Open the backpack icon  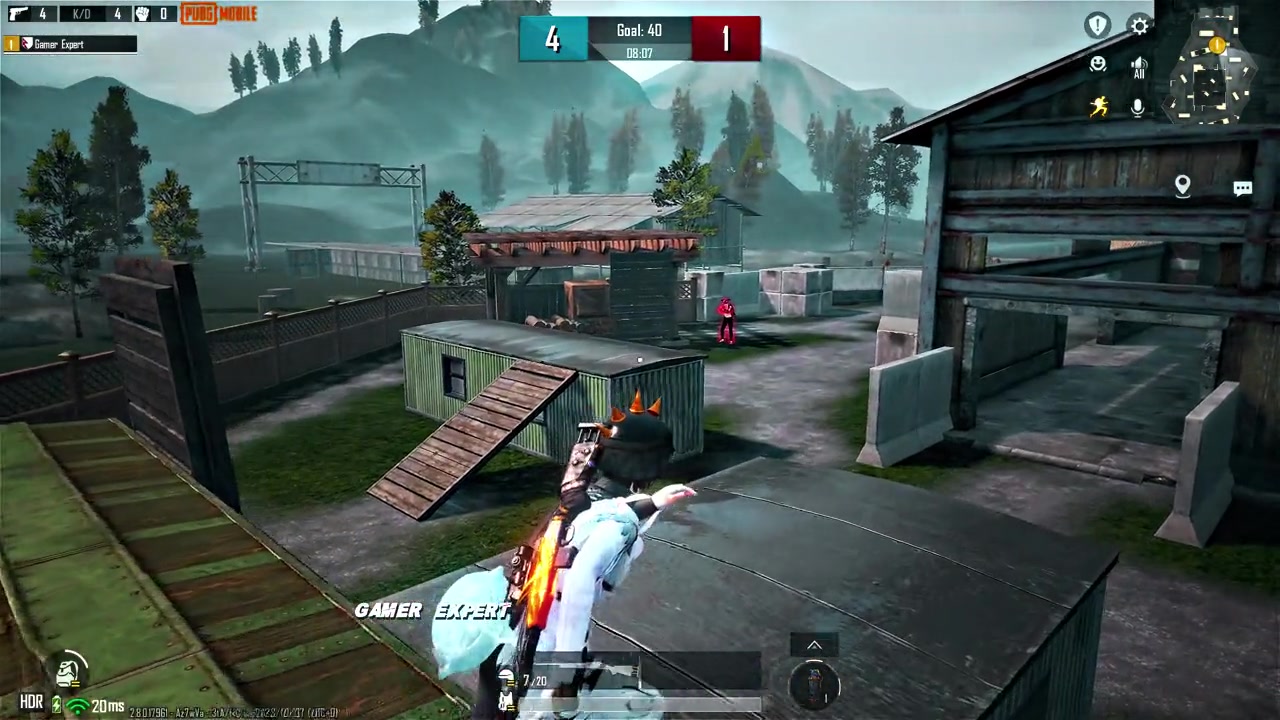(68, 670)
